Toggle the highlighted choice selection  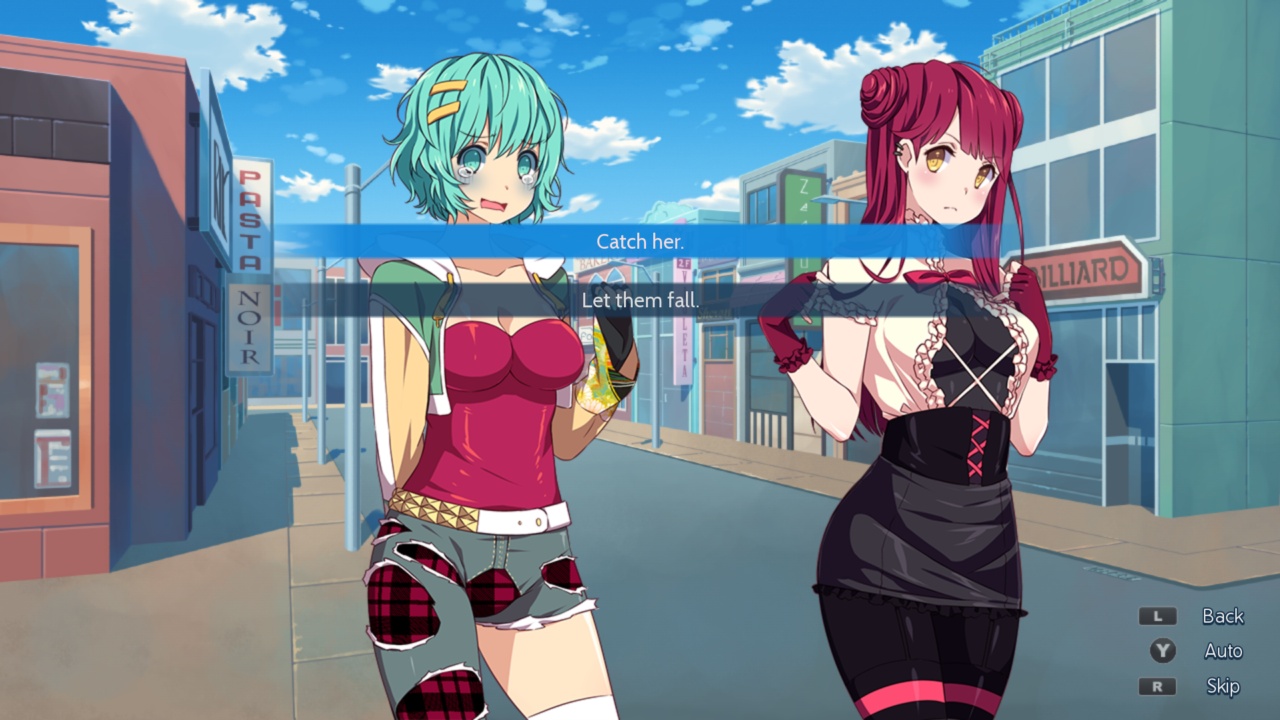coord(639,241)
